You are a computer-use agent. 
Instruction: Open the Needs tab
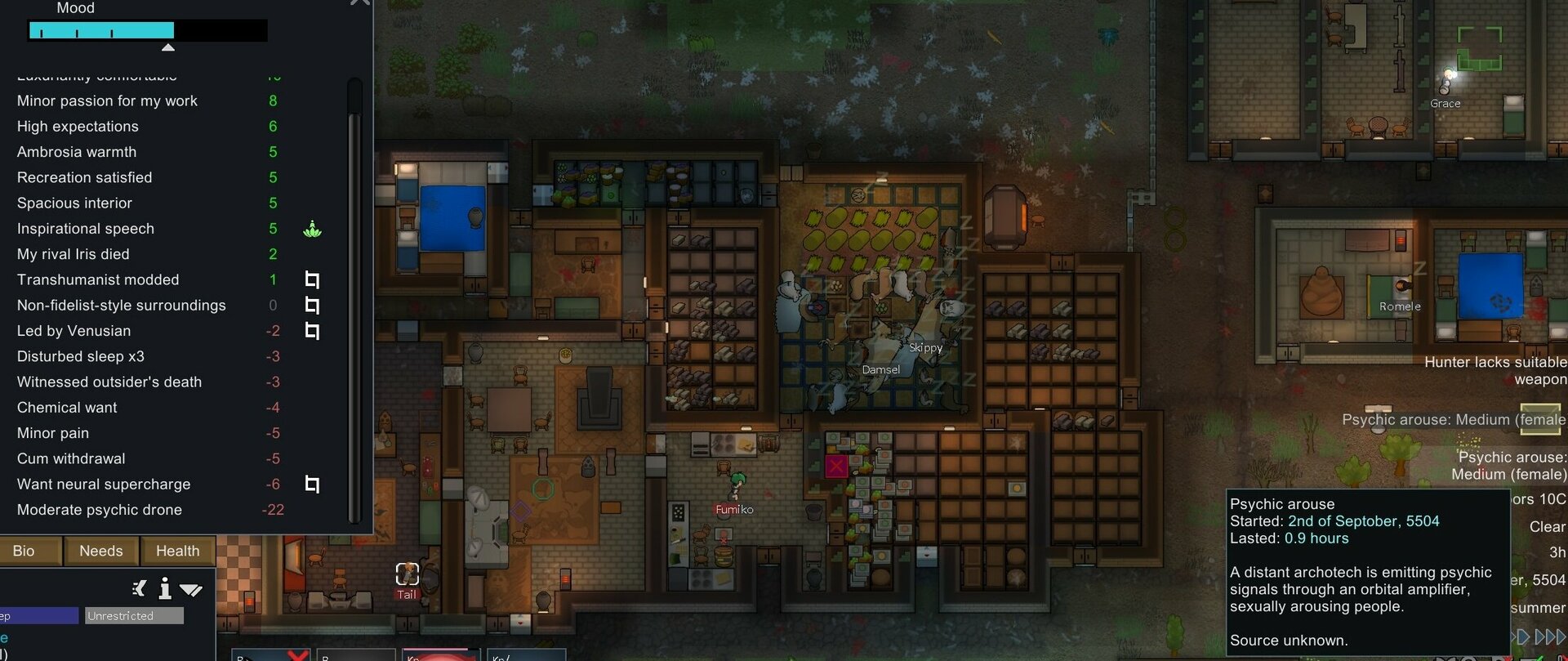click(100, 551)
